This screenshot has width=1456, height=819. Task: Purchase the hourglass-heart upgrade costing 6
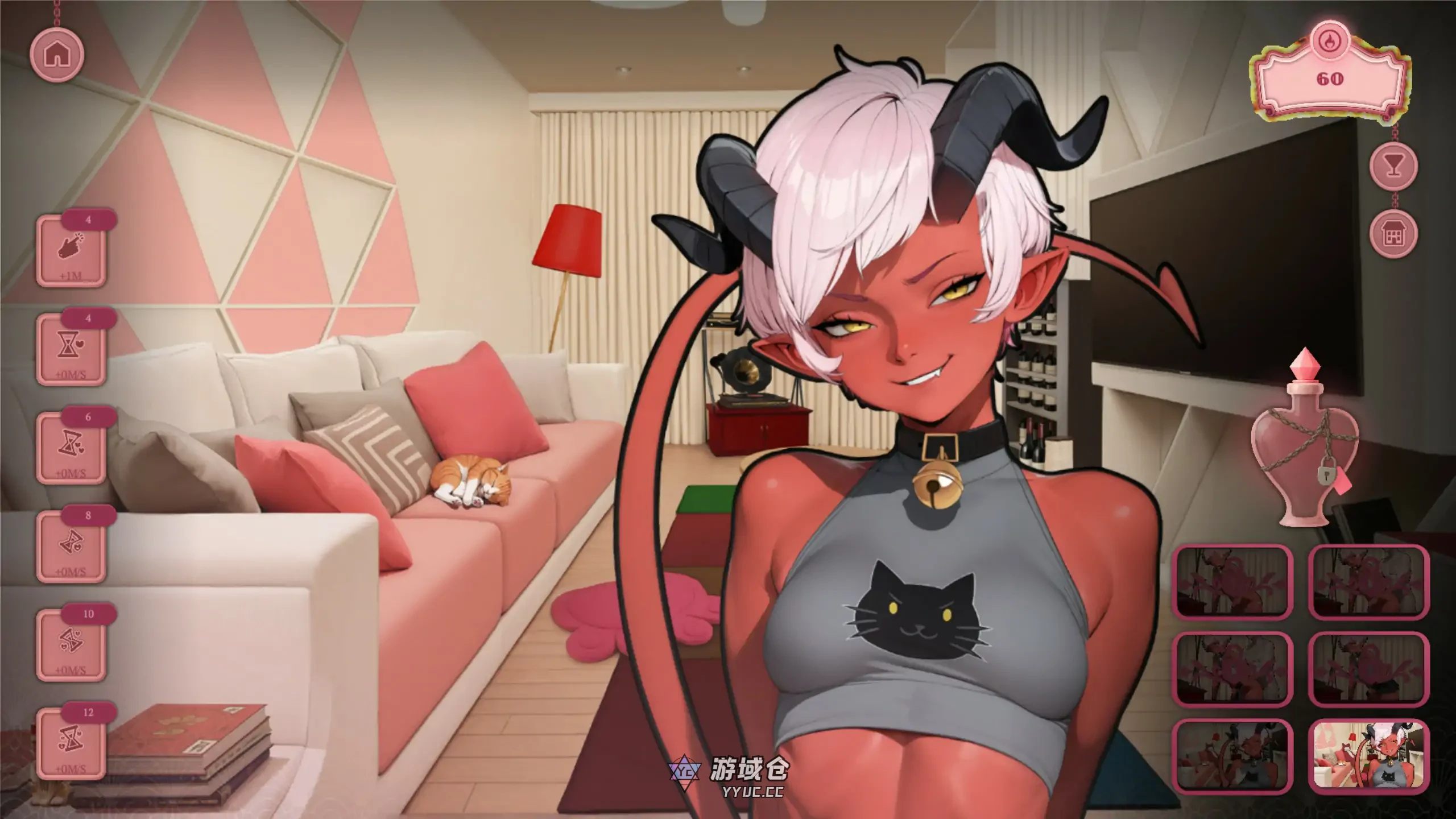(71, 449)
